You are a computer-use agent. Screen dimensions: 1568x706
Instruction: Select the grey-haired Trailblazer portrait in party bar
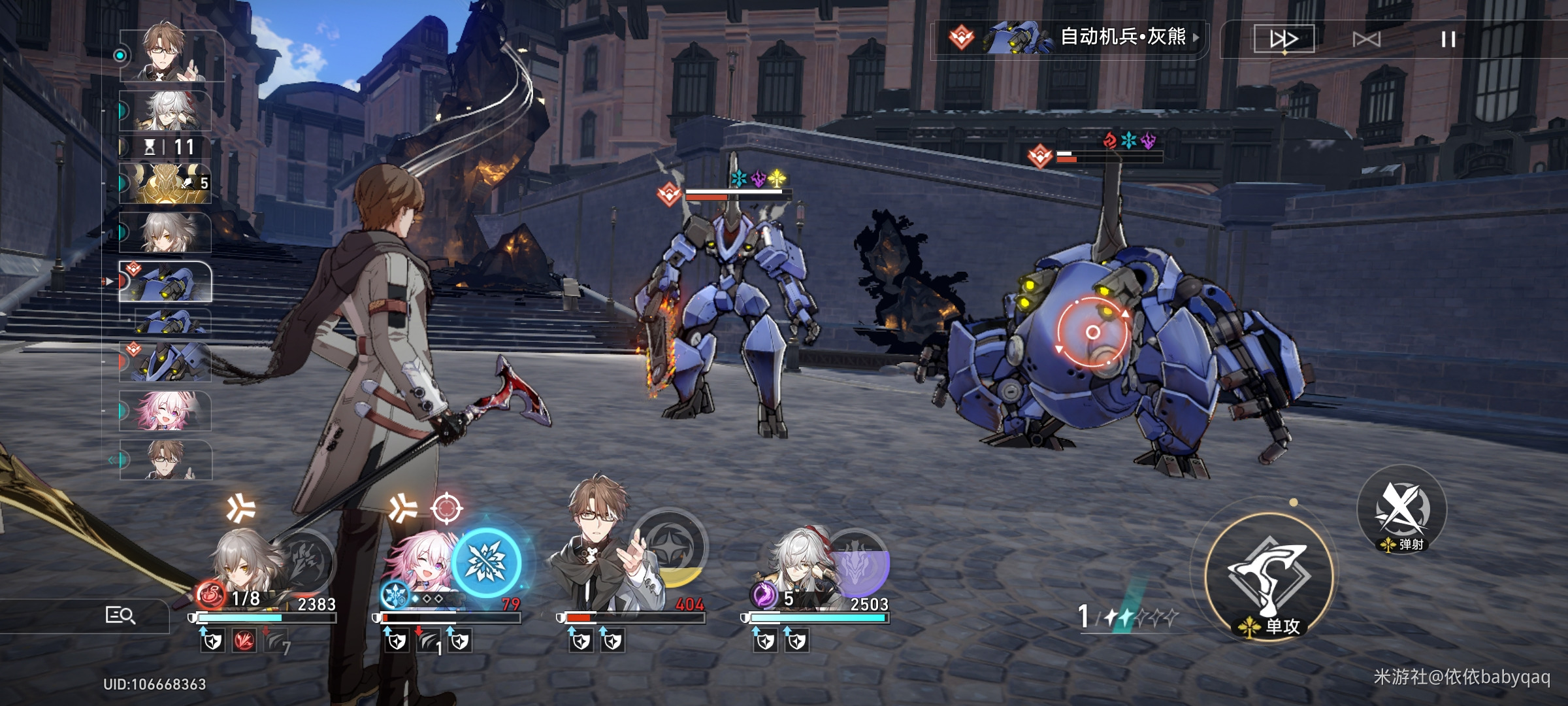point(245,565)
